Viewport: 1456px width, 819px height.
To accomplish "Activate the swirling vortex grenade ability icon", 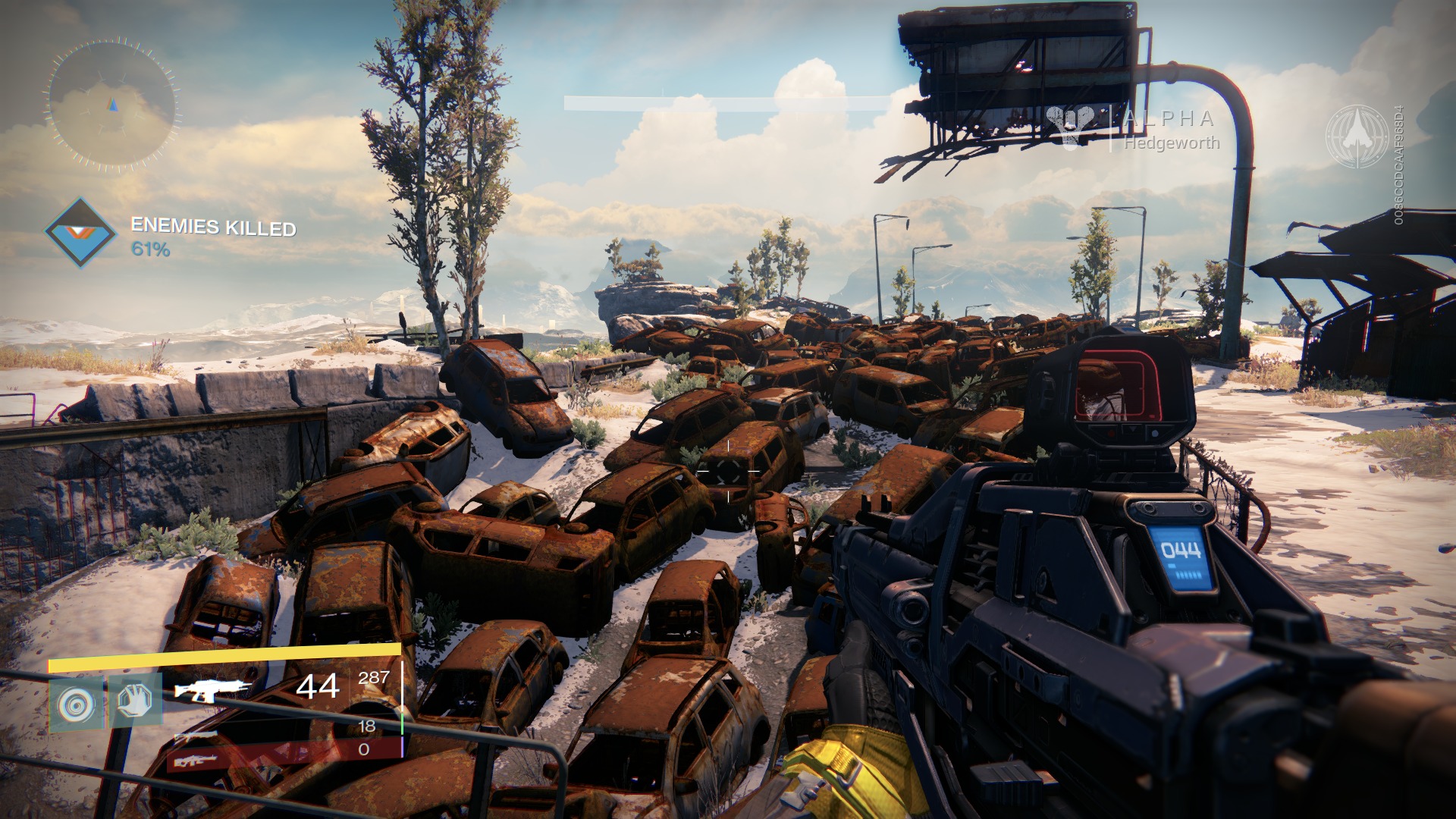I will (77, 704).
